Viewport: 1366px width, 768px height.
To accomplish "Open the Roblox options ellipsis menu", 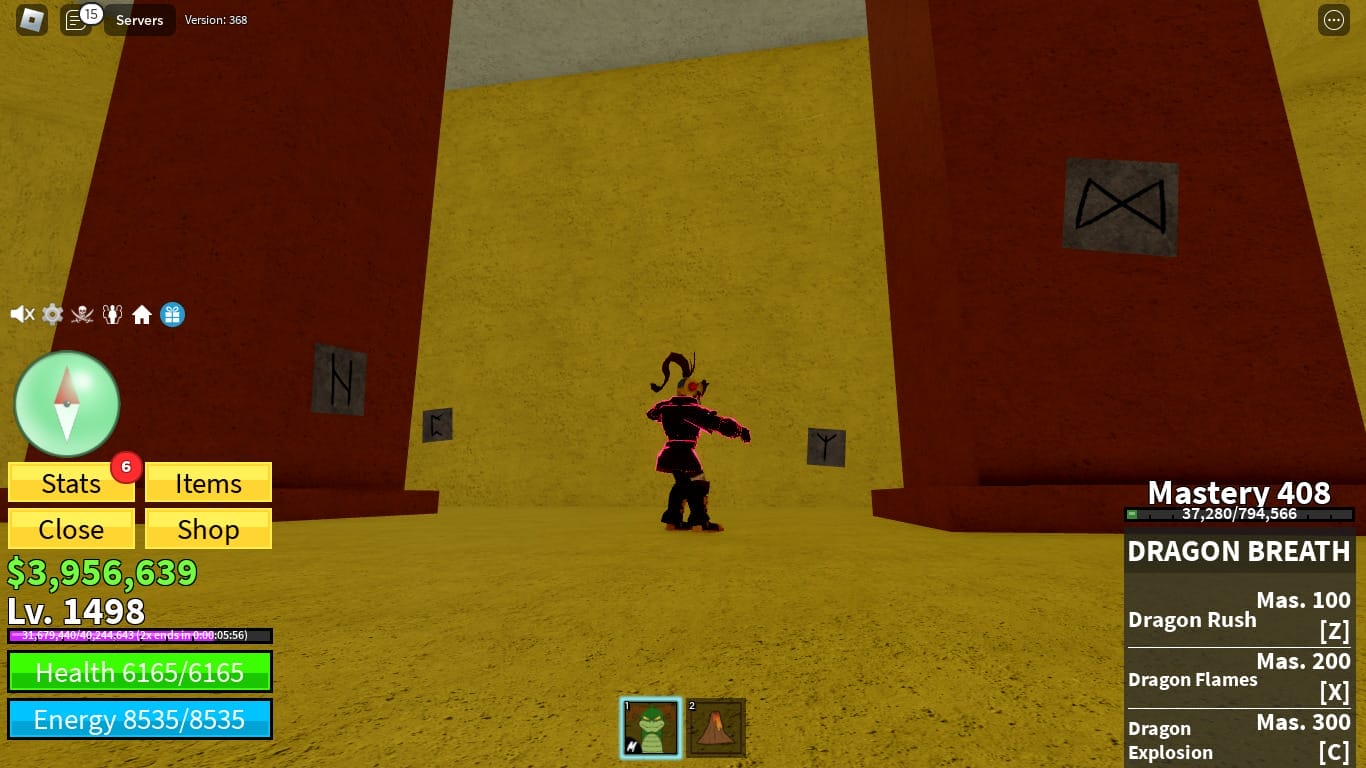I will [x=1335, y=20].
